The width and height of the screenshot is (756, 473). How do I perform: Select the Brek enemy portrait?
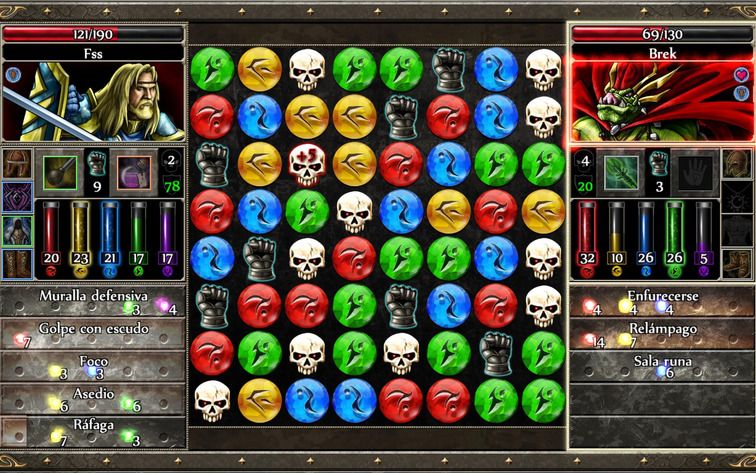(x=661, y=100)
